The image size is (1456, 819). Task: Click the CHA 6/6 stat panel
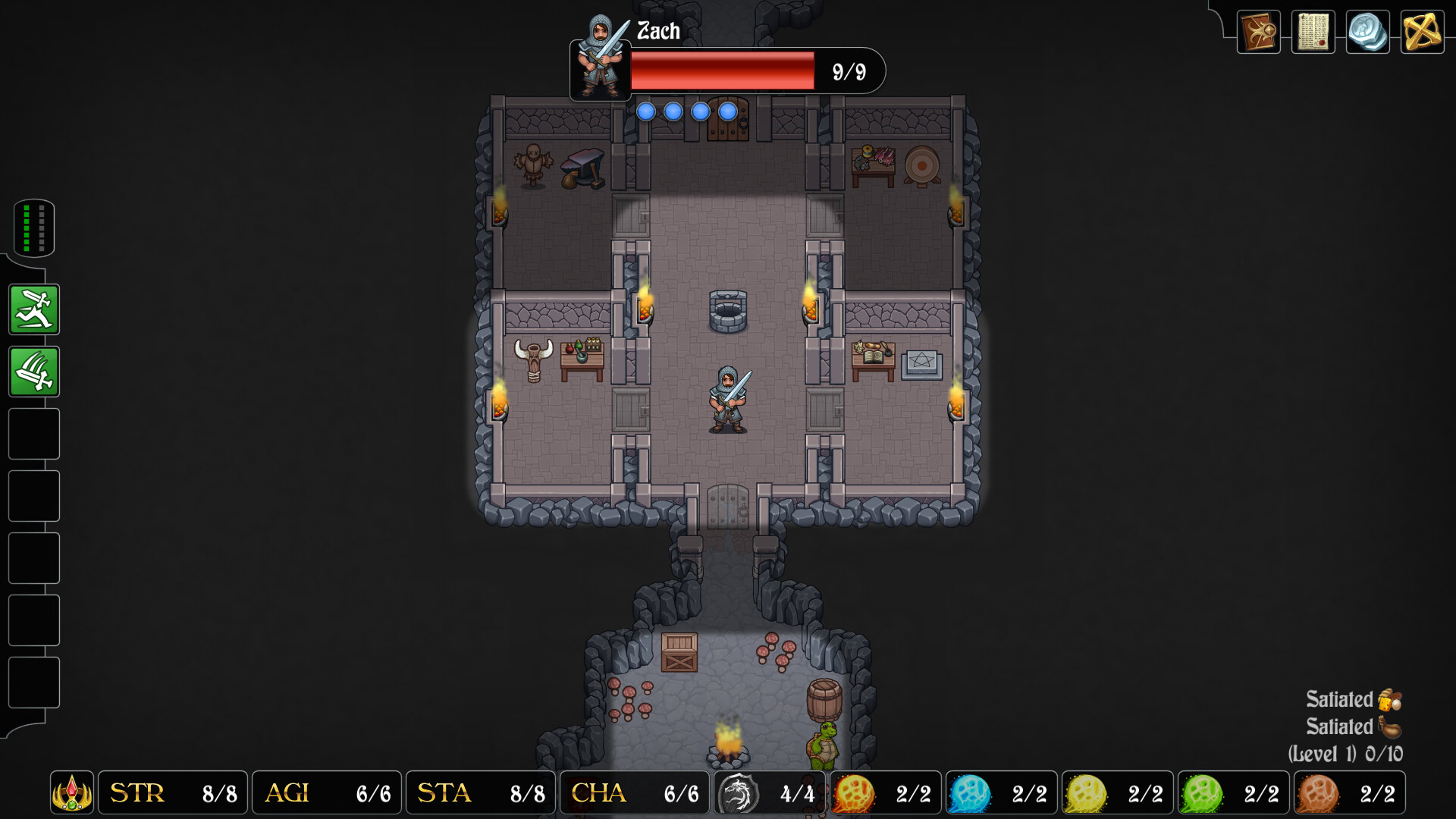point(635,792)
